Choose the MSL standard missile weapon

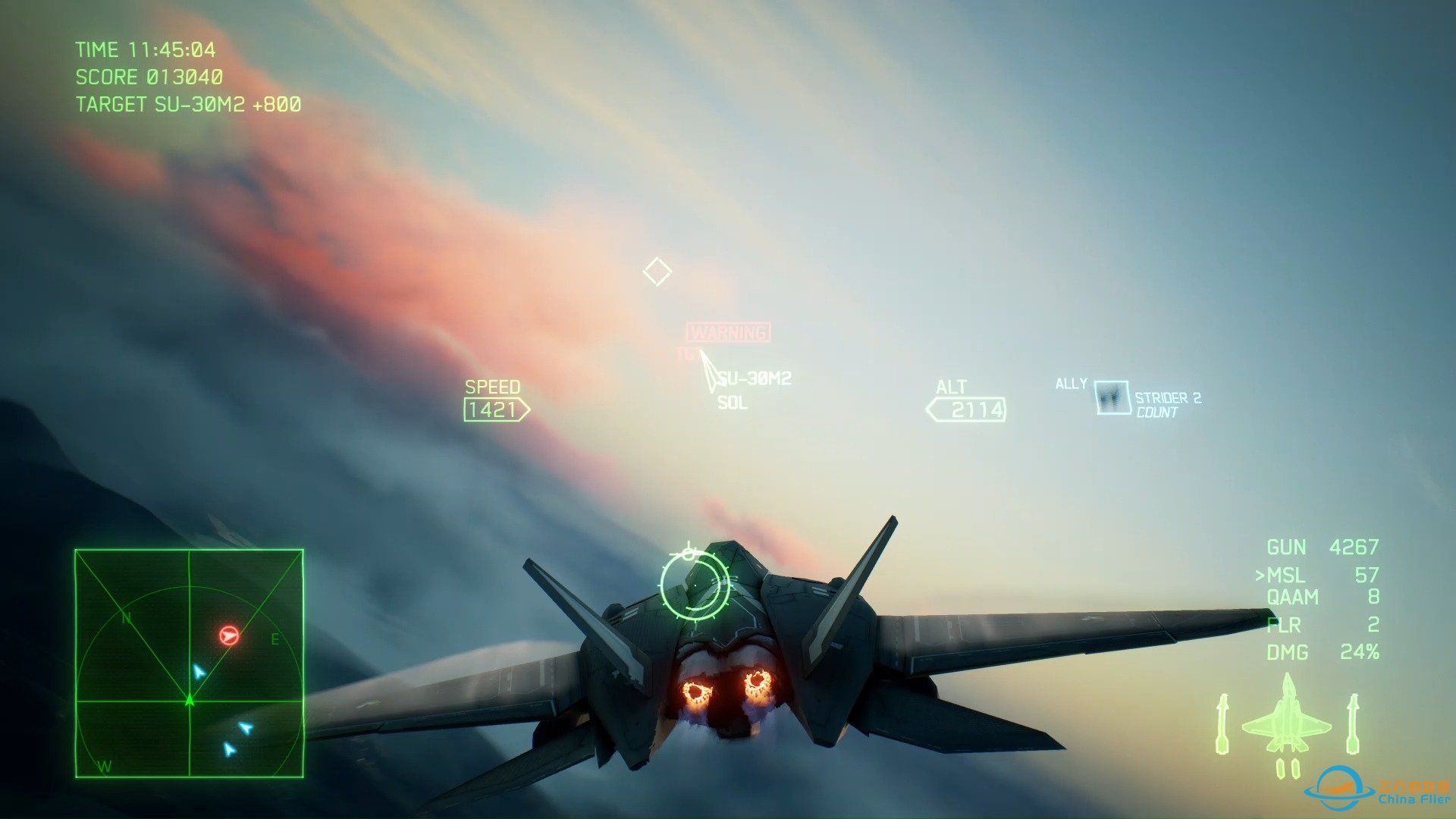[1316, 576]
